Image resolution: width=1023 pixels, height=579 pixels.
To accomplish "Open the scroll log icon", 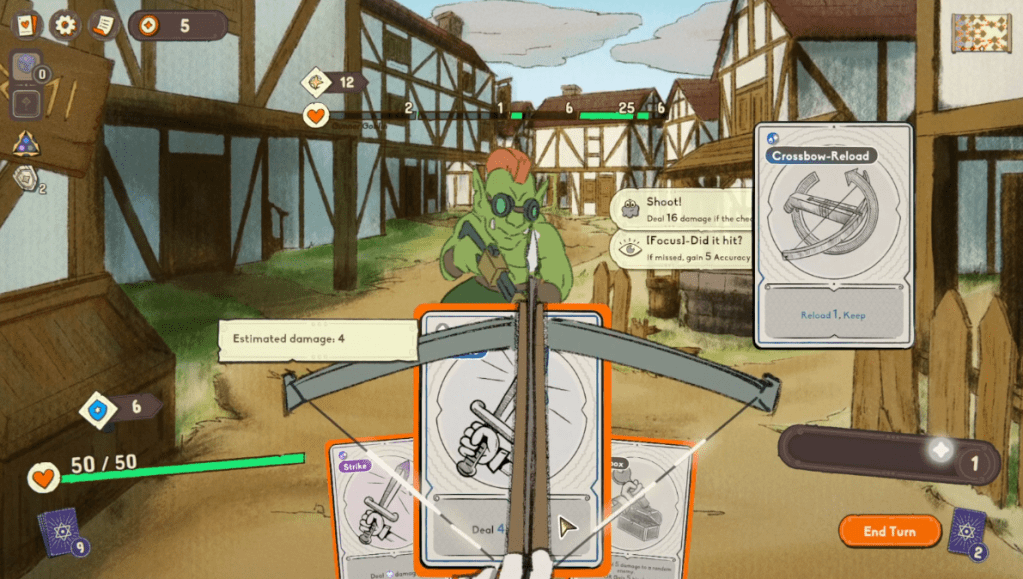I will (103, 25).
